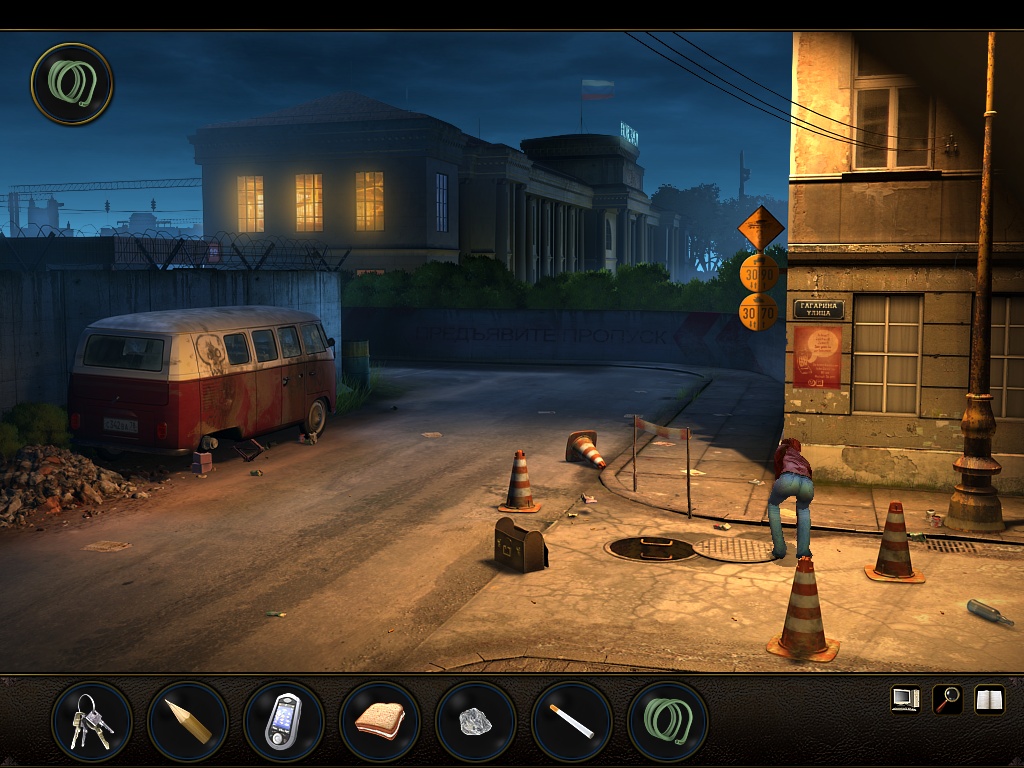Pick the wooden pencil from inventory
The height and width of the screenshot is (768, 1024).
pyautogui.click(x=187, y=721)
